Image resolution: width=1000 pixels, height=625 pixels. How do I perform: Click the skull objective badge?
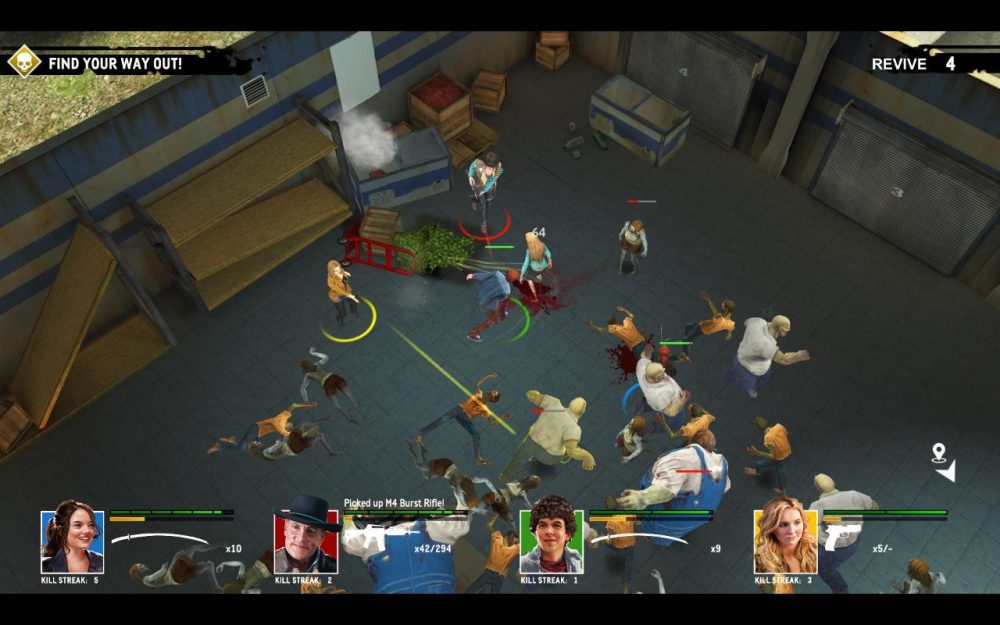(x=23, y=62)
